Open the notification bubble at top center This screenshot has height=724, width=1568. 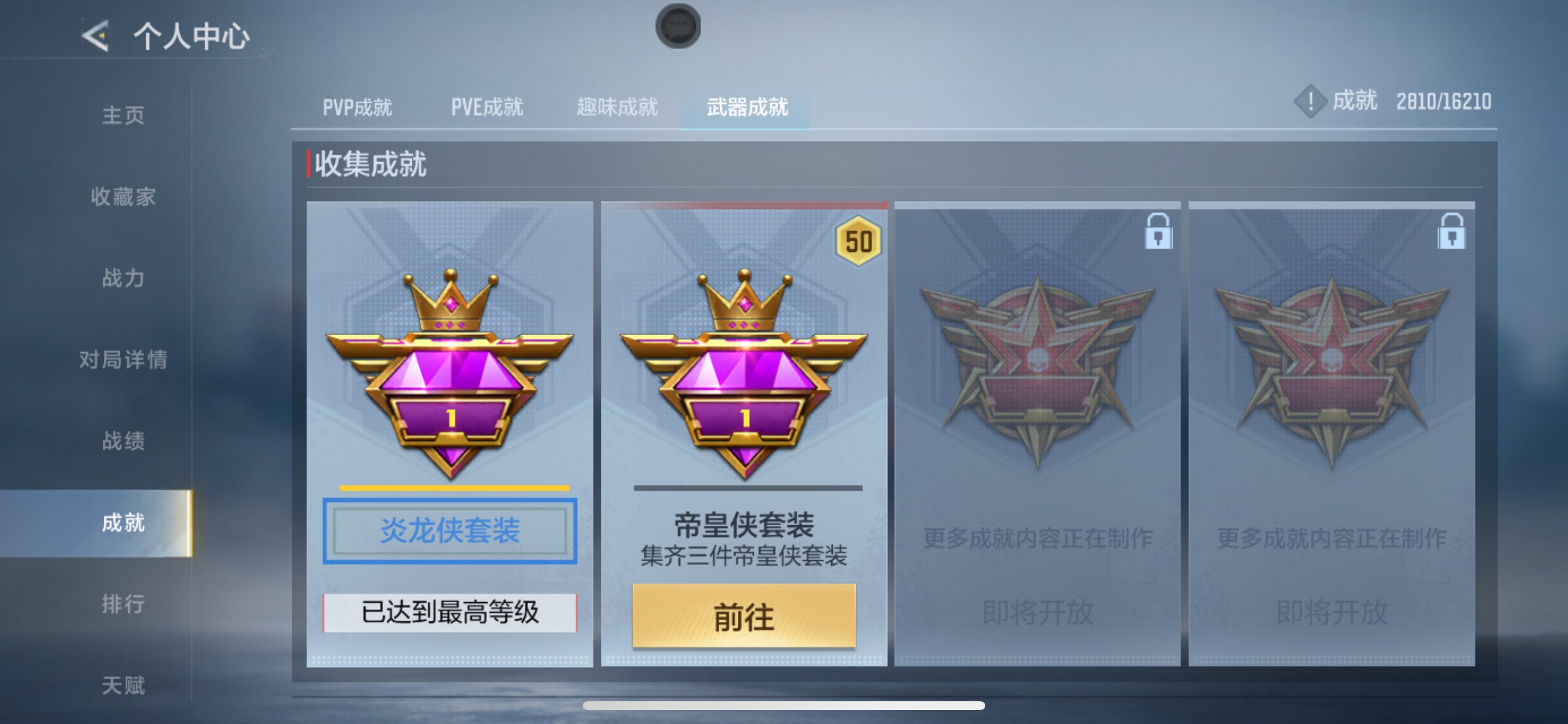[677, 25]
